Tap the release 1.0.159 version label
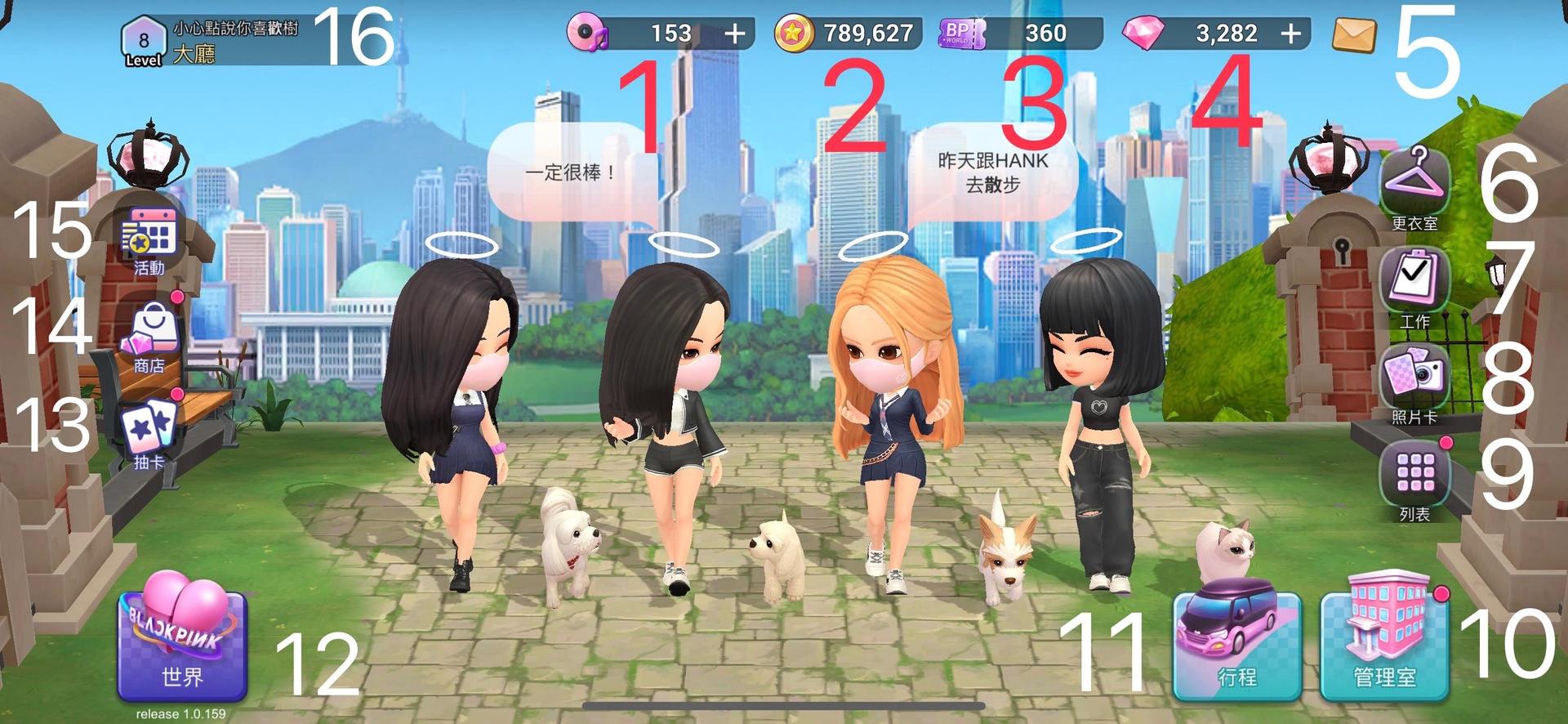Image resolution: width=1568 pixels, height=724 pixels. coord(181,713)
